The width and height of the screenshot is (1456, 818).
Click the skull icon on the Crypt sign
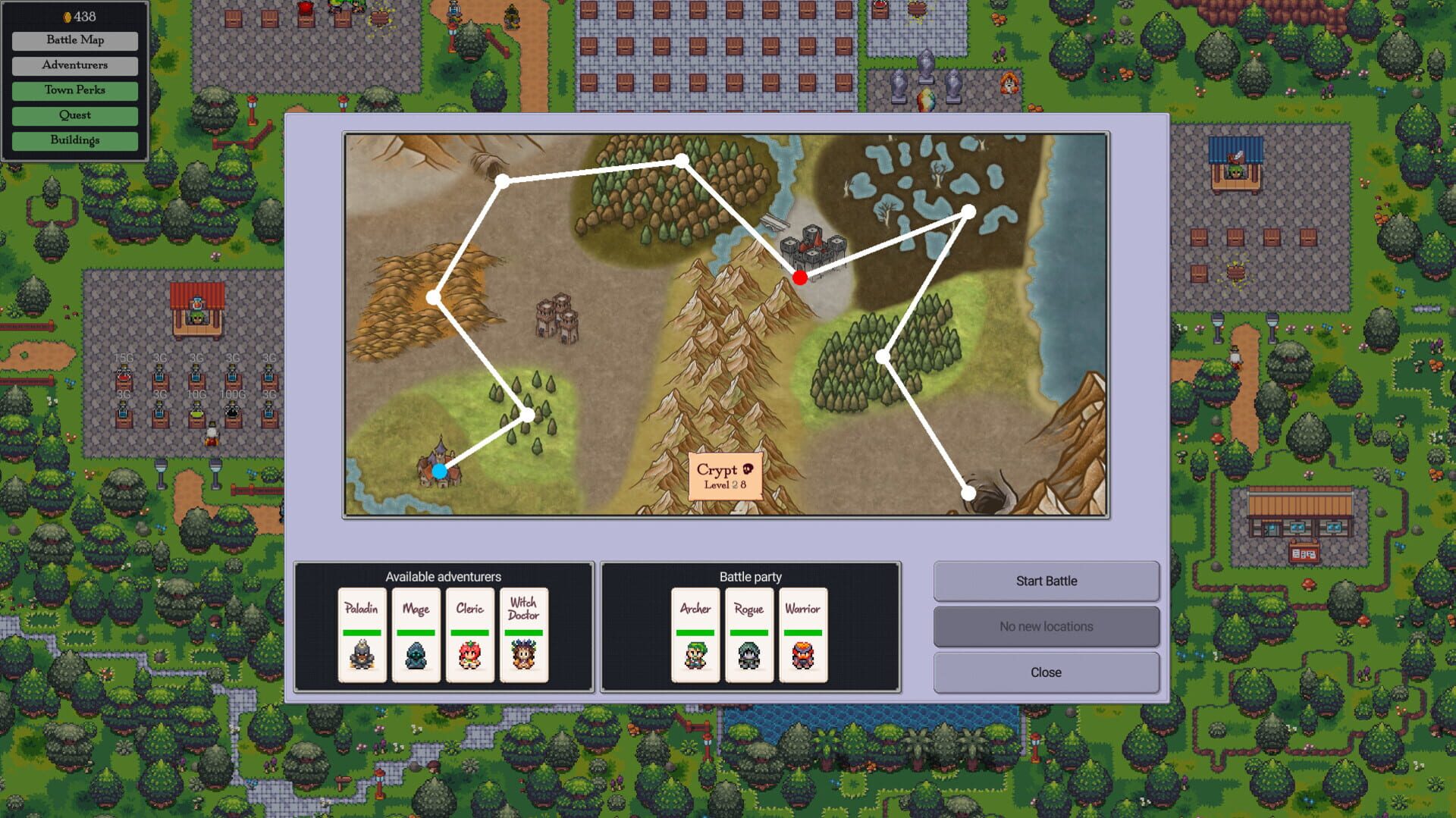point(749,470)
